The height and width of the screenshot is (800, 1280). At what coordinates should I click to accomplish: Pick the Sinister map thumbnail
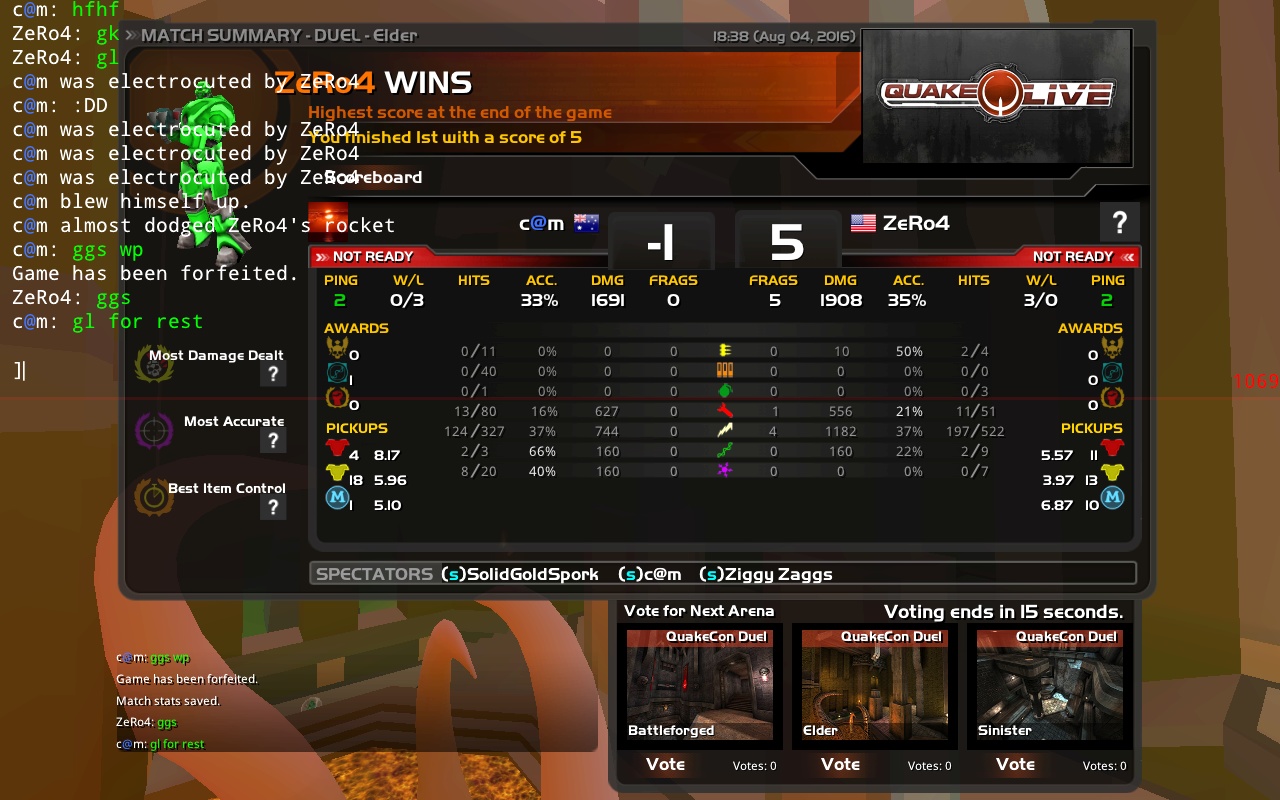click(x=1050, y=685)
